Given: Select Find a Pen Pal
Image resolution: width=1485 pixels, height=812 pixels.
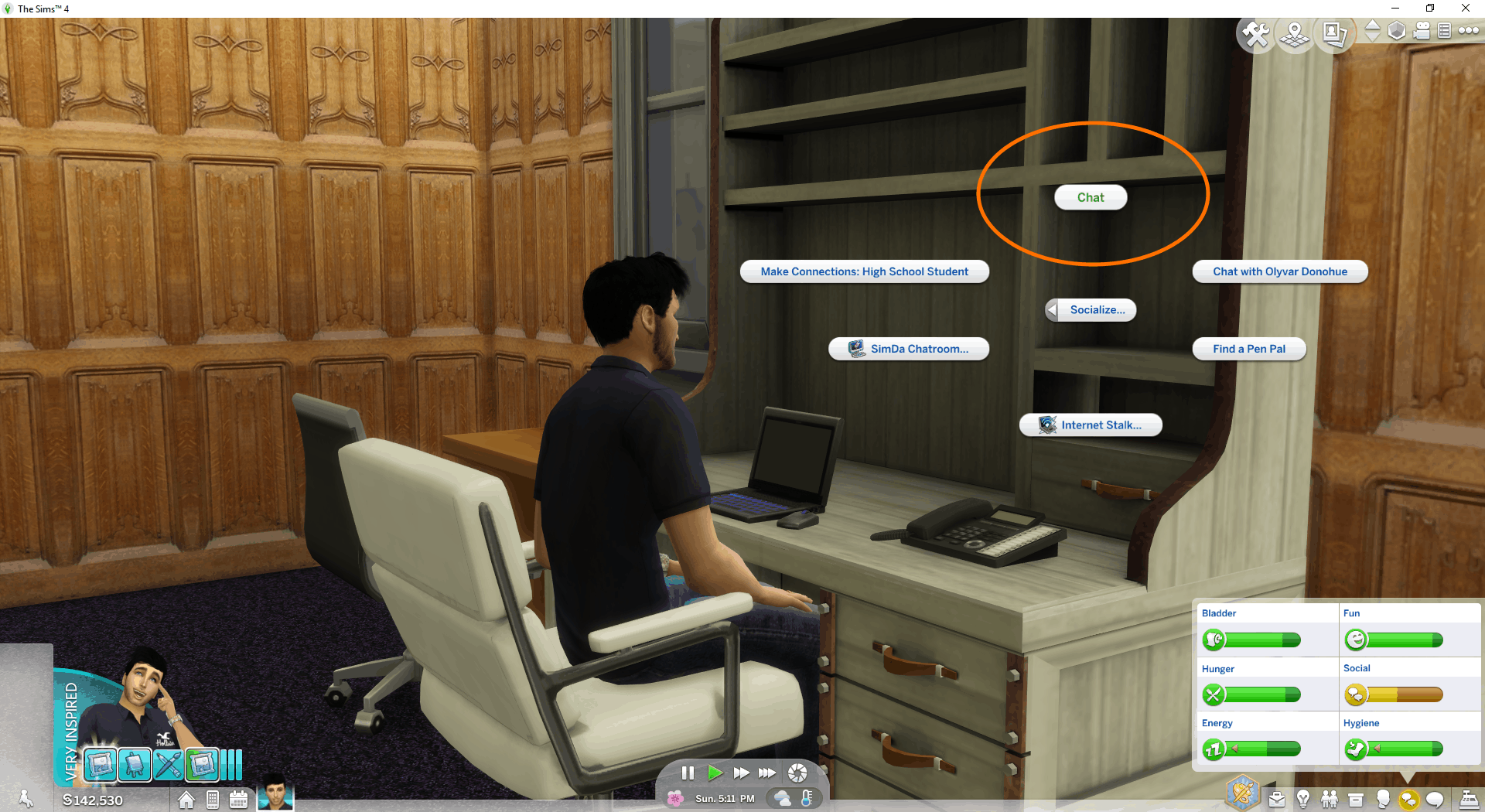Looking at the screenshot, I should coord(1248,349).
